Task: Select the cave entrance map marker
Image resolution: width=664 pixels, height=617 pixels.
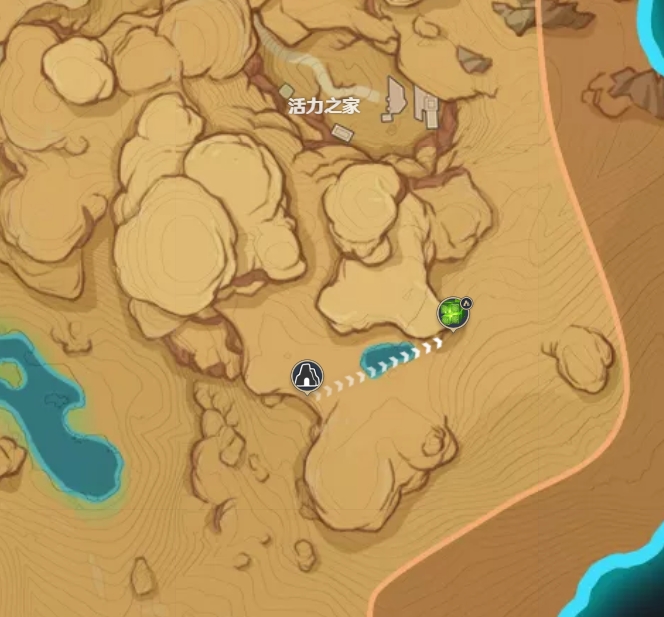Action: point(307,376)
